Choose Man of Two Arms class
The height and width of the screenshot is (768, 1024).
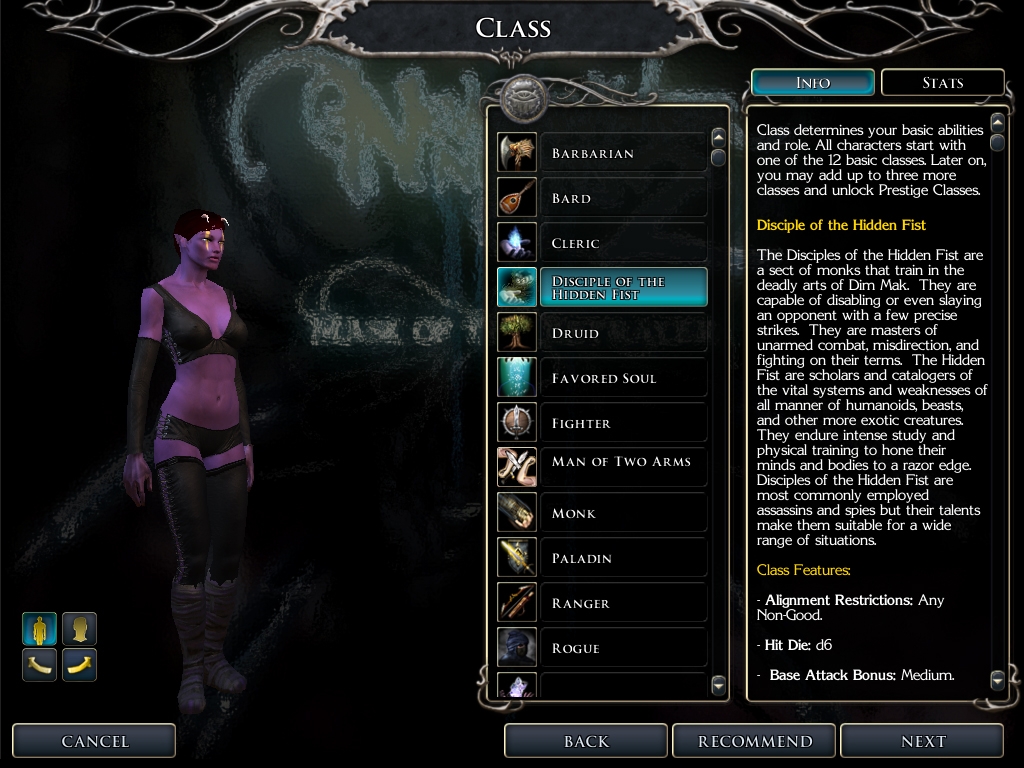[x=621, y=466]
